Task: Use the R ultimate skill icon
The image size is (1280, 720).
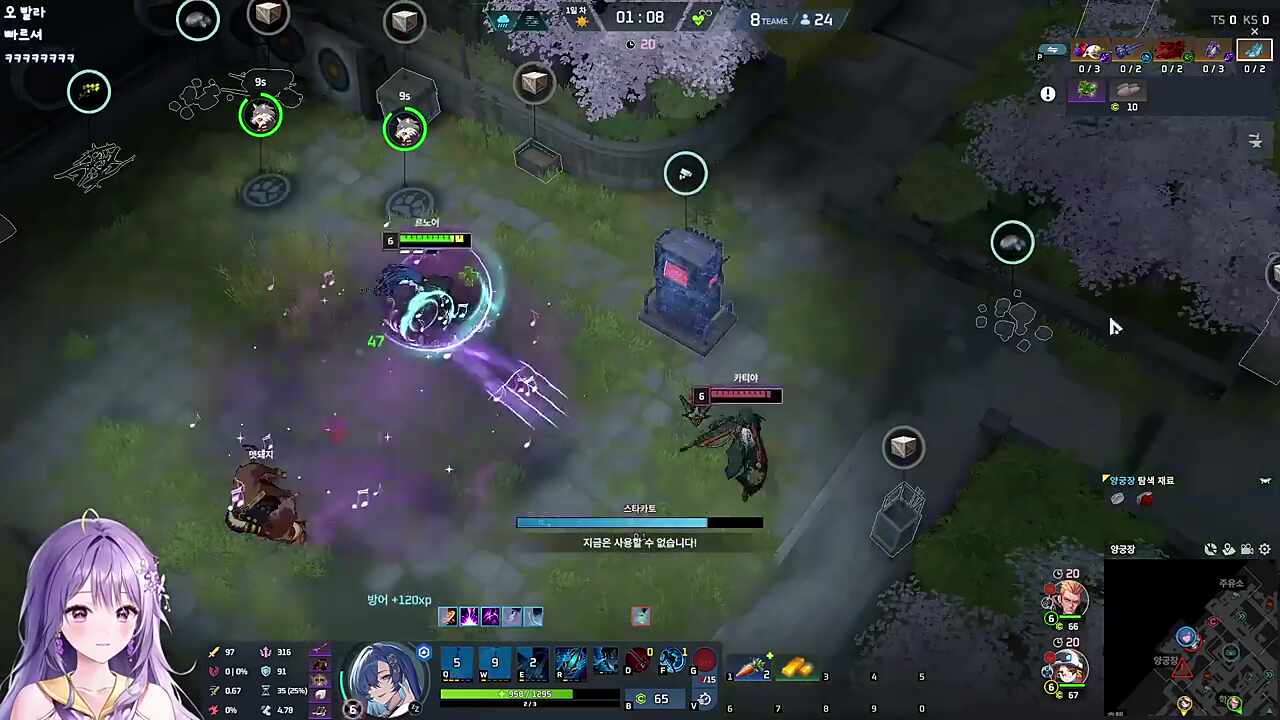Action: coord(571,662)
